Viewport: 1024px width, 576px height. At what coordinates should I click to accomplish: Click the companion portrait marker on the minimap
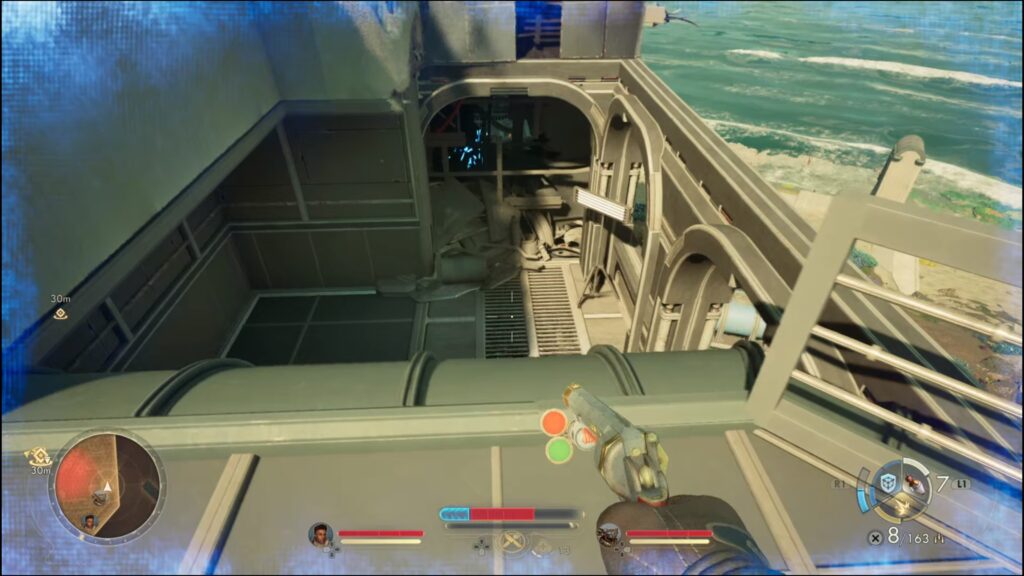click(x=90, y=520)
